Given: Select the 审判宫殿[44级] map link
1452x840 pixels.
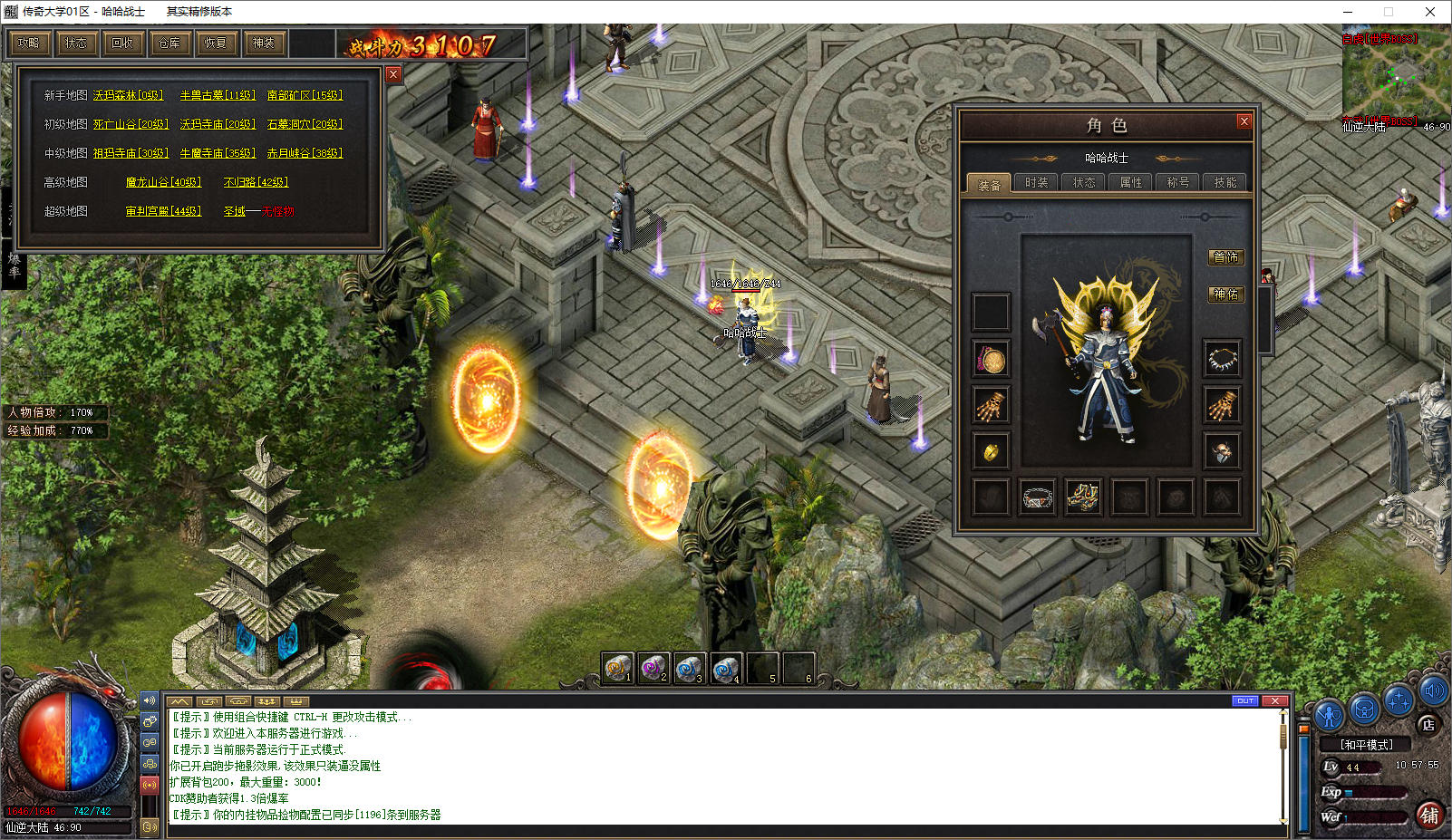Looking at the screenshot, I should tap(163, 211).
